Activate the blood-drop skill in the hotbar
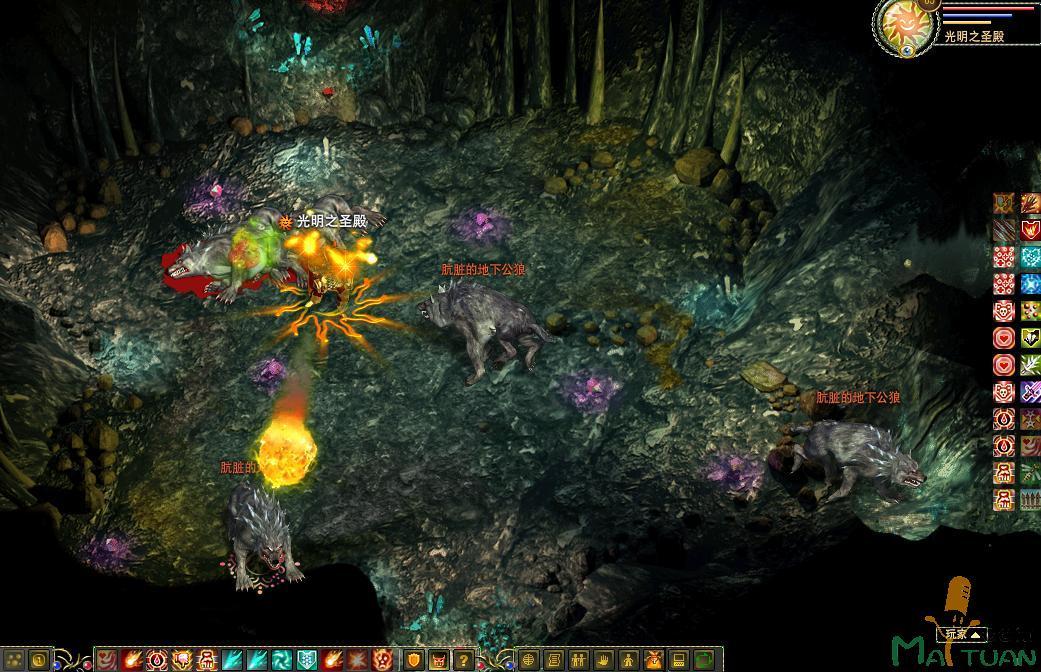Image resolution: width=1041 pixels, height=672 pixels. [156, 660]
